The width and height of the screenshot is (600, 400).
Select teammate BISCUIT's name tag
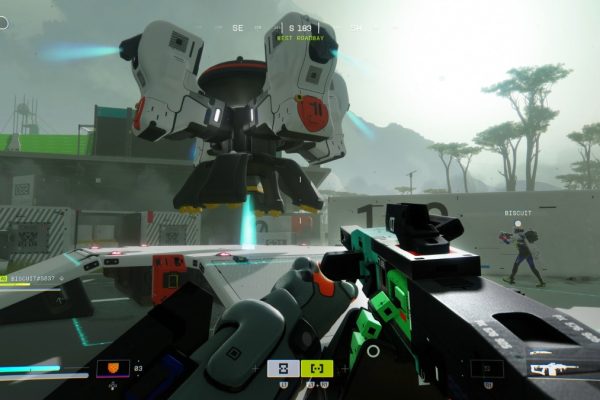coord(520,213)
